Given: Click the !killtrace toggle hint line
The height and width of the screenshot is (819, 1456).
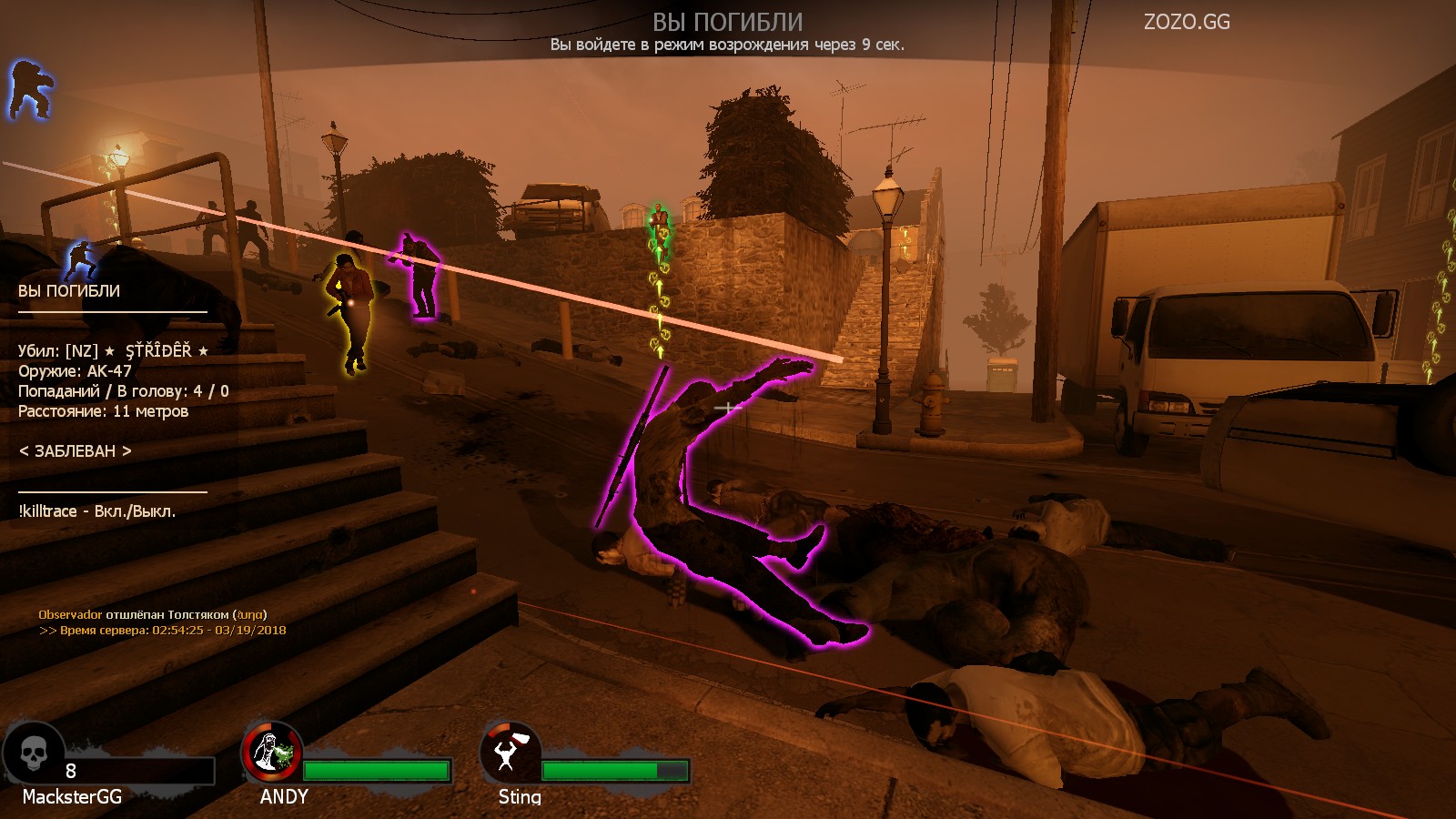Looking at the screenshot, I should [97, 511].
